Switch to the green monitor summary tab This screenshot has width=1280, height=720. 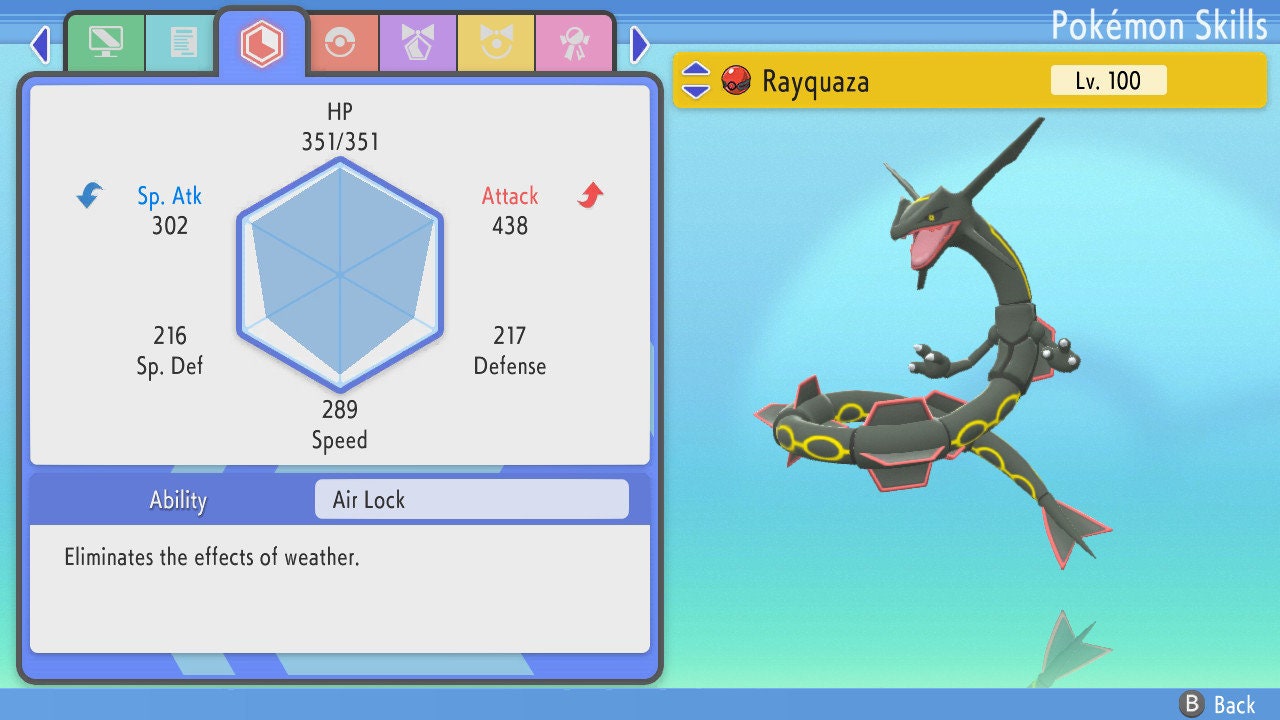pos(105,43)
